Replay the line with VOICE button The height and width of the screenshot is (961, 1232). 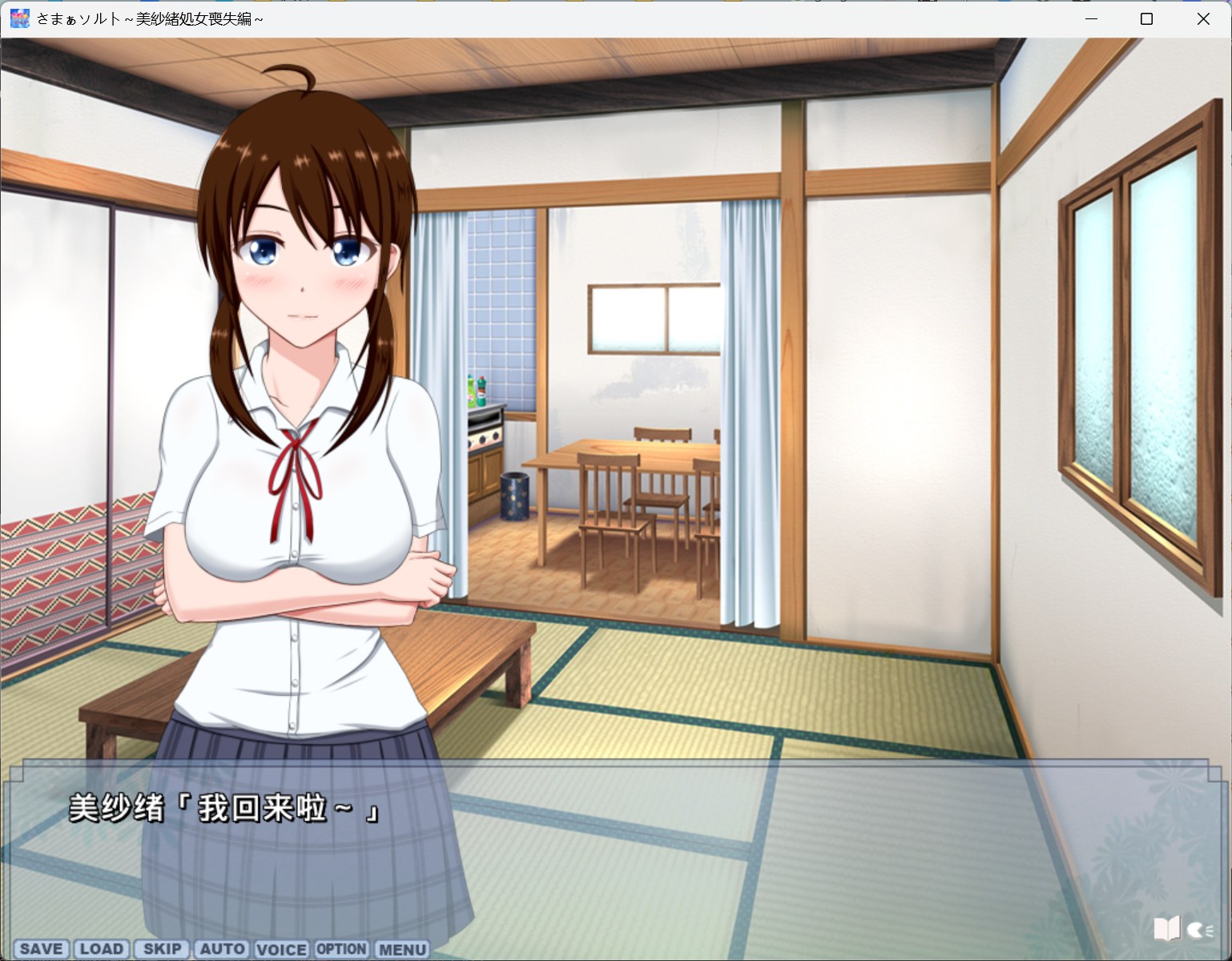pyautogui.click(x=281, y=949)
